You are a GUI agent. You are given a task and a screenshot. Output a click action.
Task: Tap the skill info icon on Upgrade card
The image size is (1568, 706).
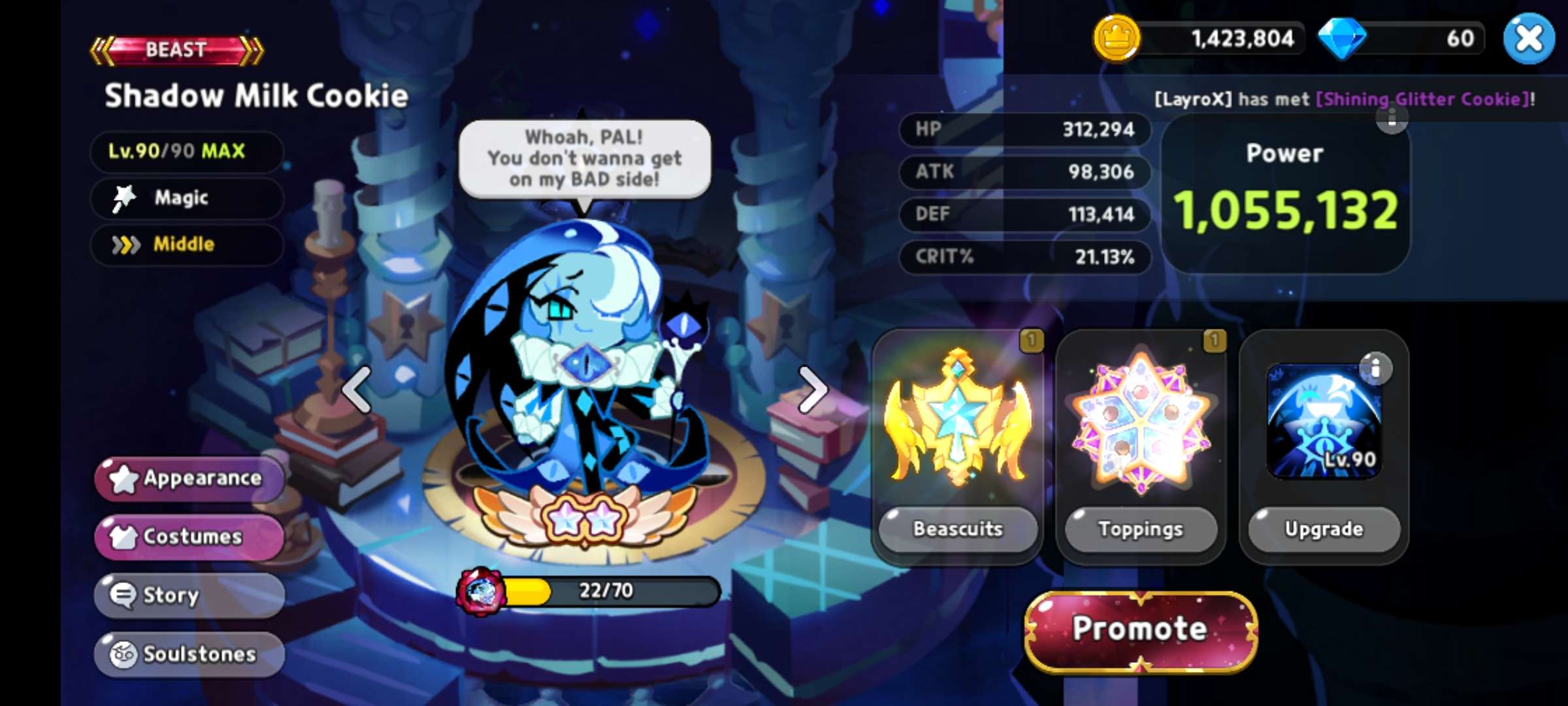pos(1375,369)
